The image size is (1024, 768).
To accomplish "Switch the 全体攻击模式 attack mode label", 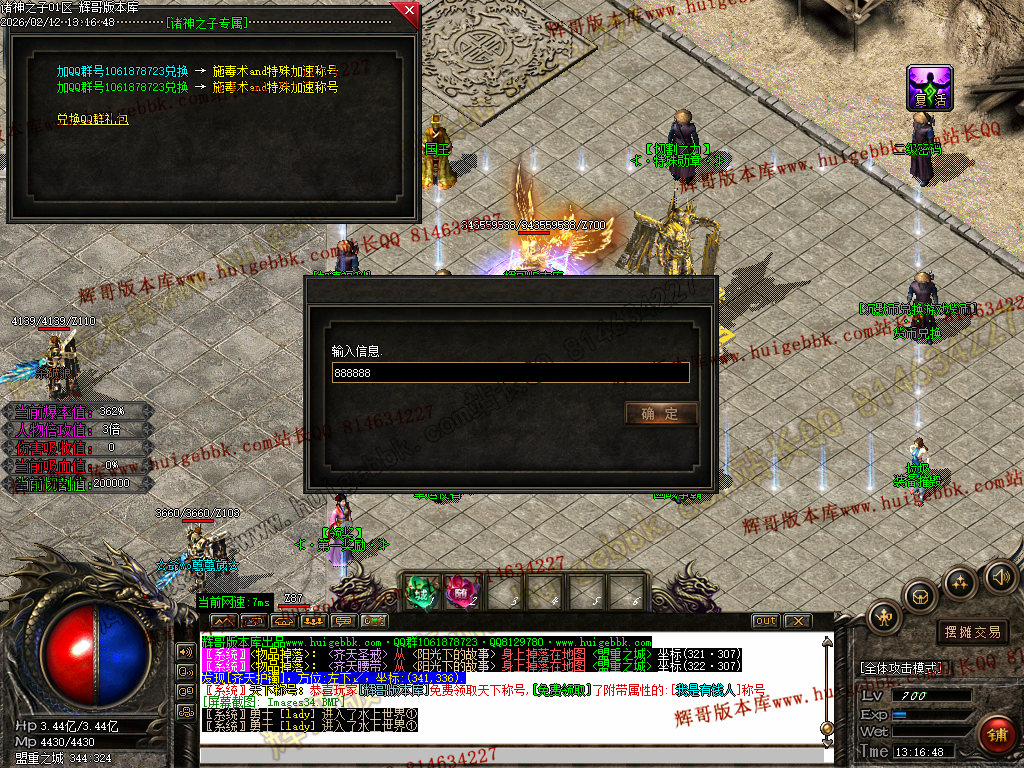I will [900, 667].
